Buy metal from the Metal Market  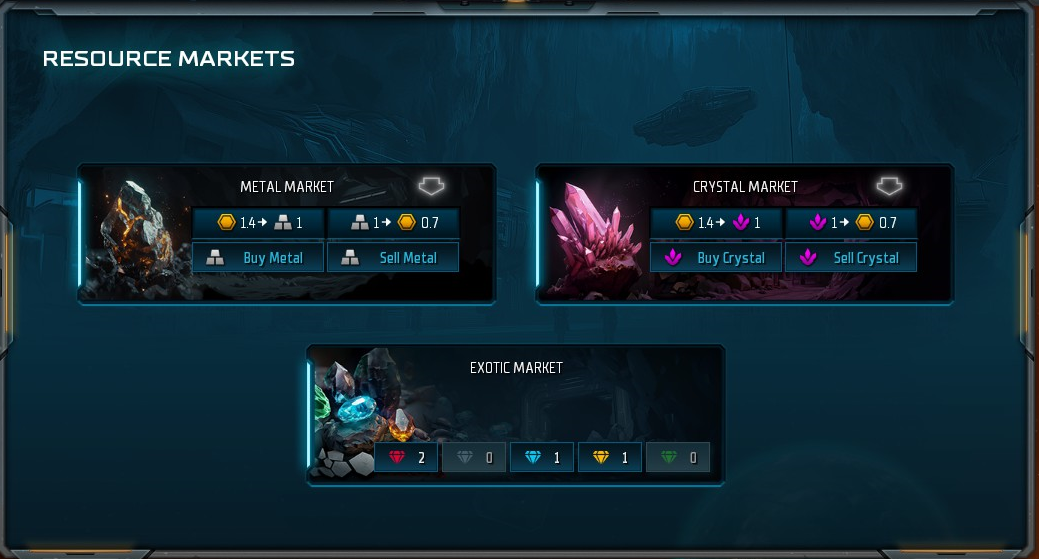[258, 257]
